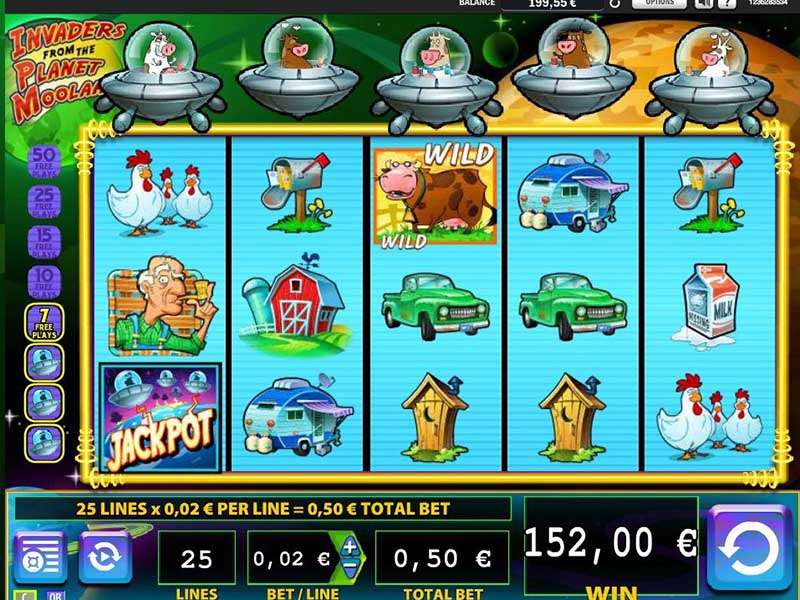Image resolution: width=800 pixels, height=600 pixels.
Task: Activate the autoplay button
Action: tap(104, 556)
